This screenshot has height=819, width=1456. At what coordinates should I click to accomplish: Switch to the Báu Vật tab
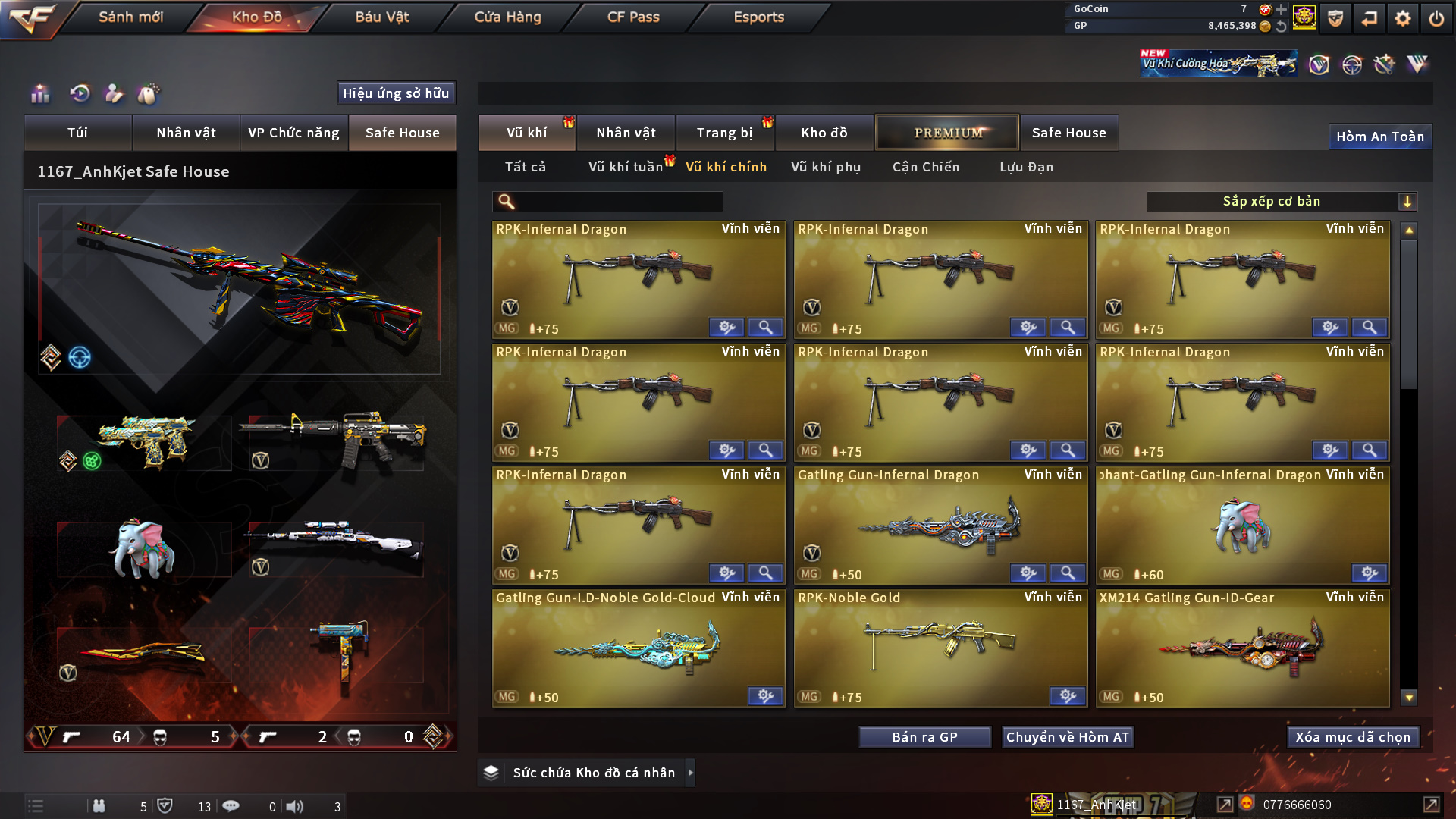click(381, 17)
